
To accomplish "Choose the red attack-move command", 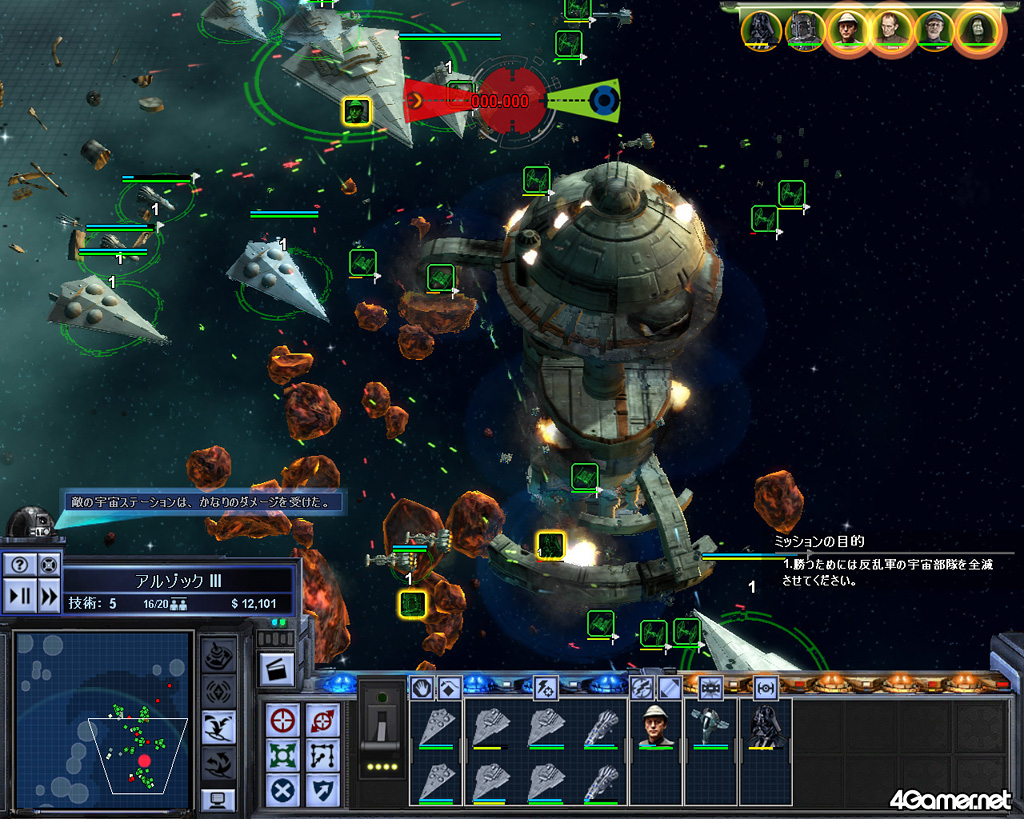I will click(323, 720).
